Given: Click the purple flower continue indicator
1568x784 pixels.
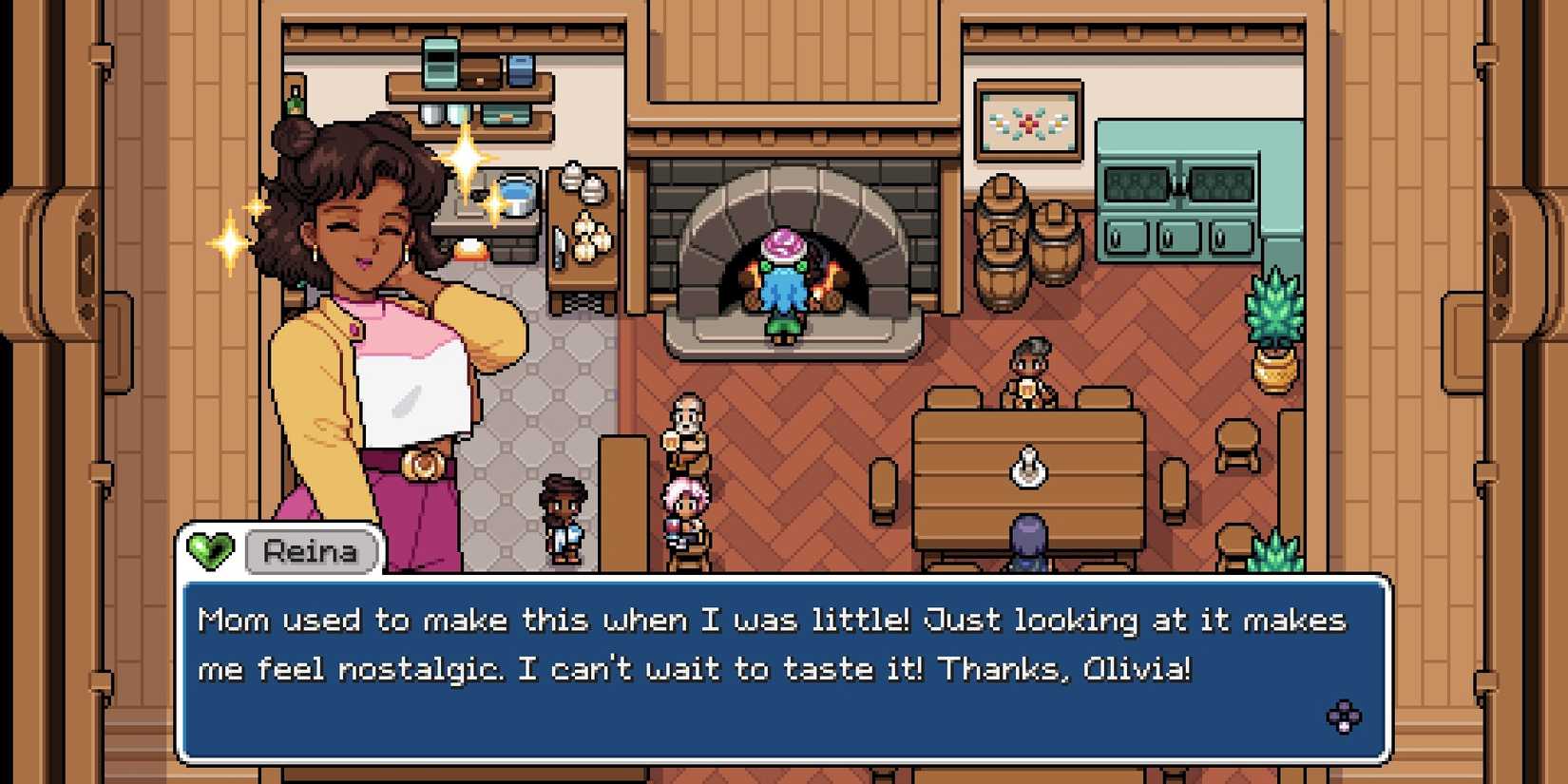Looking at the screenshot, I should [x=1344, y=717].
